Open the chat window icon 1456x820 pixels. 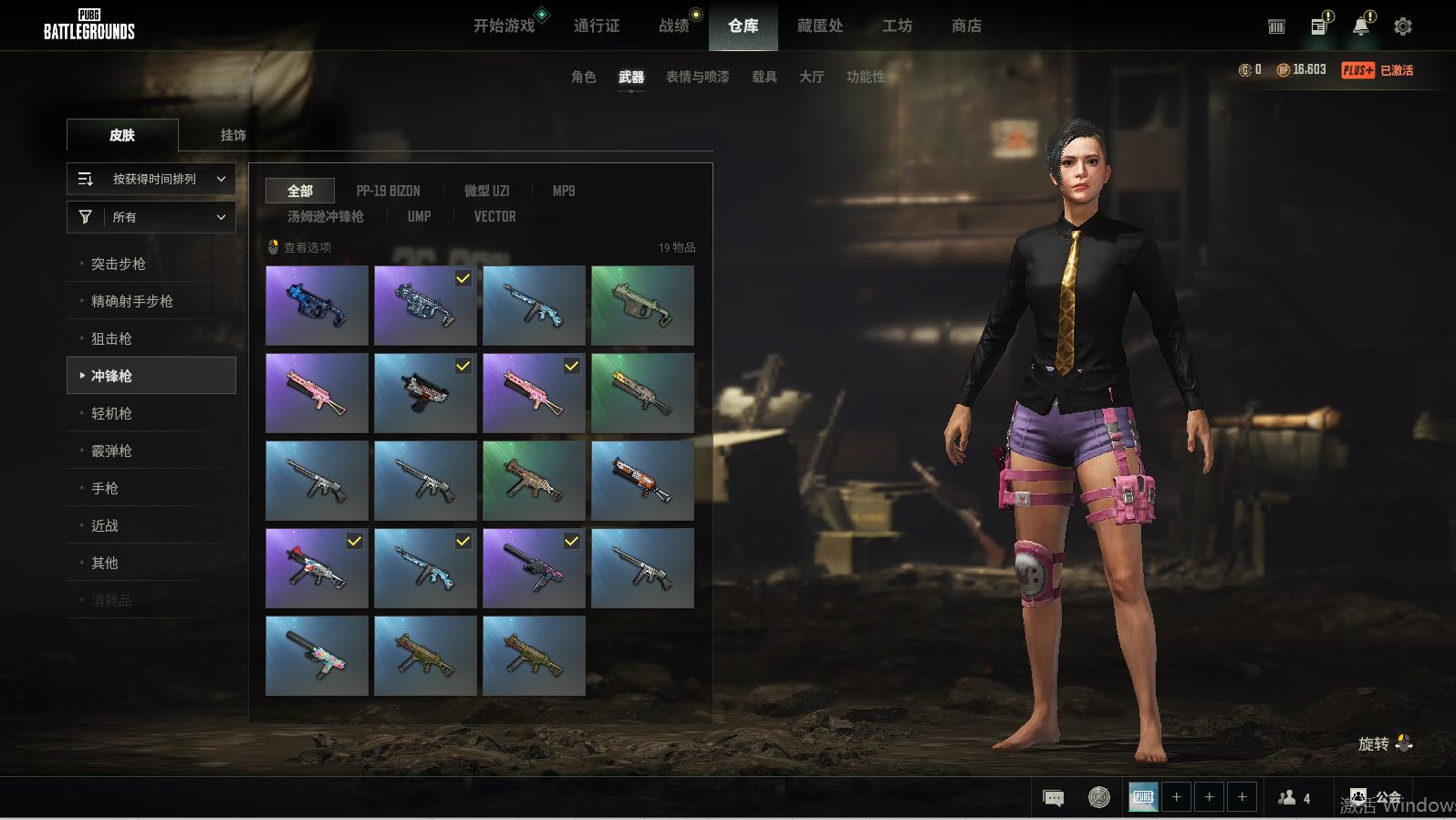click(x=1053, y=798)
